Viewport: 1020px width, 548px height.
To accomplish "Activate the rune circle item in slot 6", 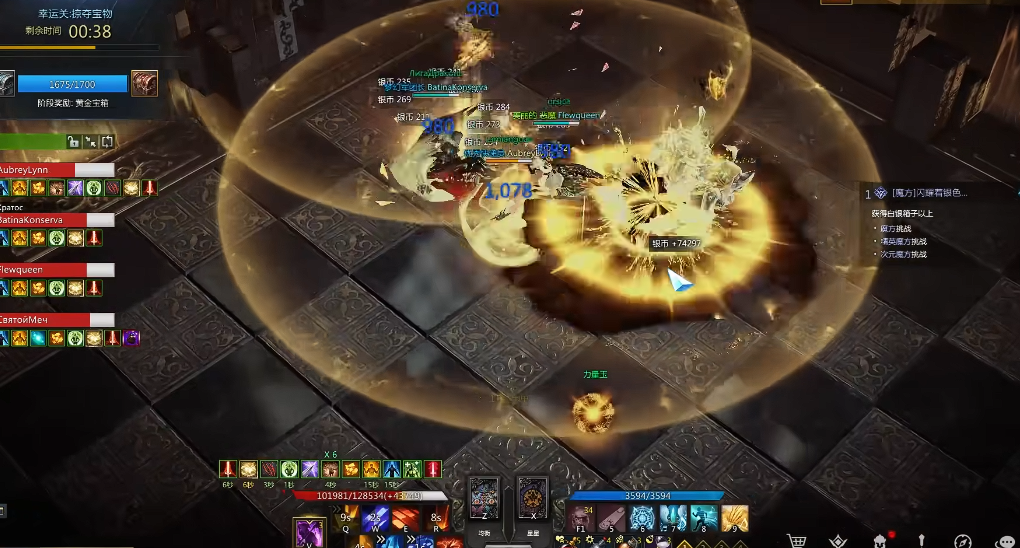I will click(x=643, y=517).
